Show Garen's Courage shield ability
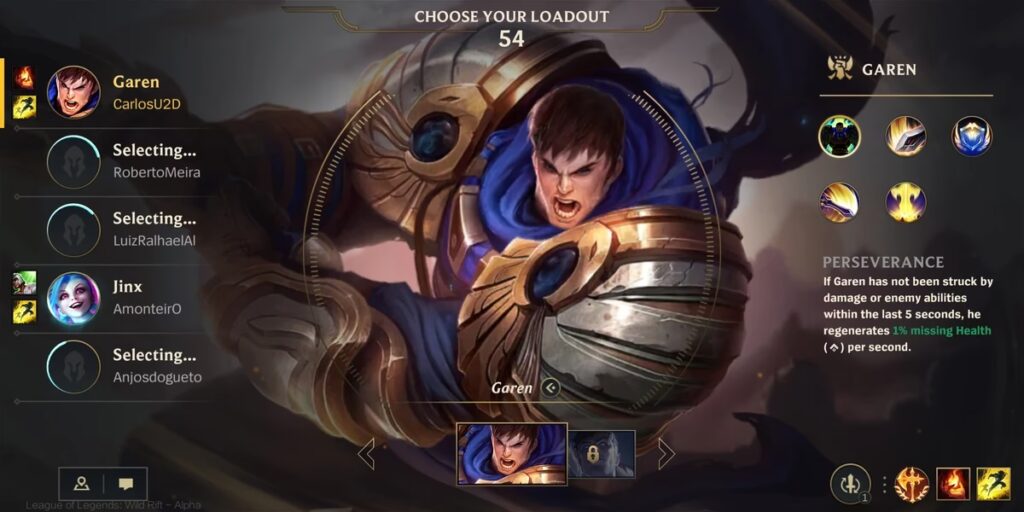Viewport: 1024px width, 512px height. [971, 136]
